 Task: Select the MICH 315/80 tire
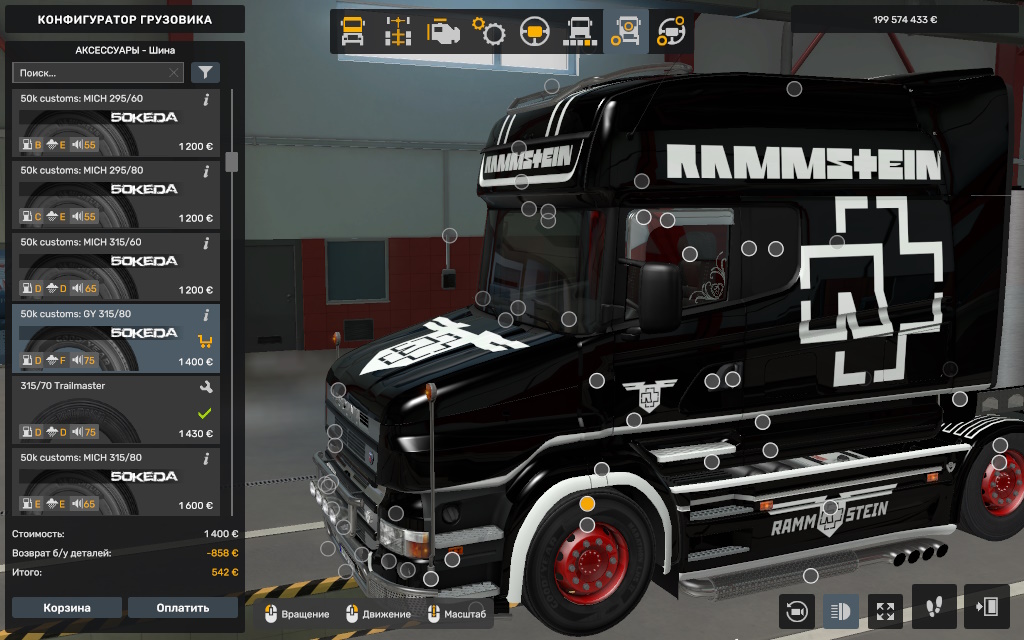[x=115, y=483]
